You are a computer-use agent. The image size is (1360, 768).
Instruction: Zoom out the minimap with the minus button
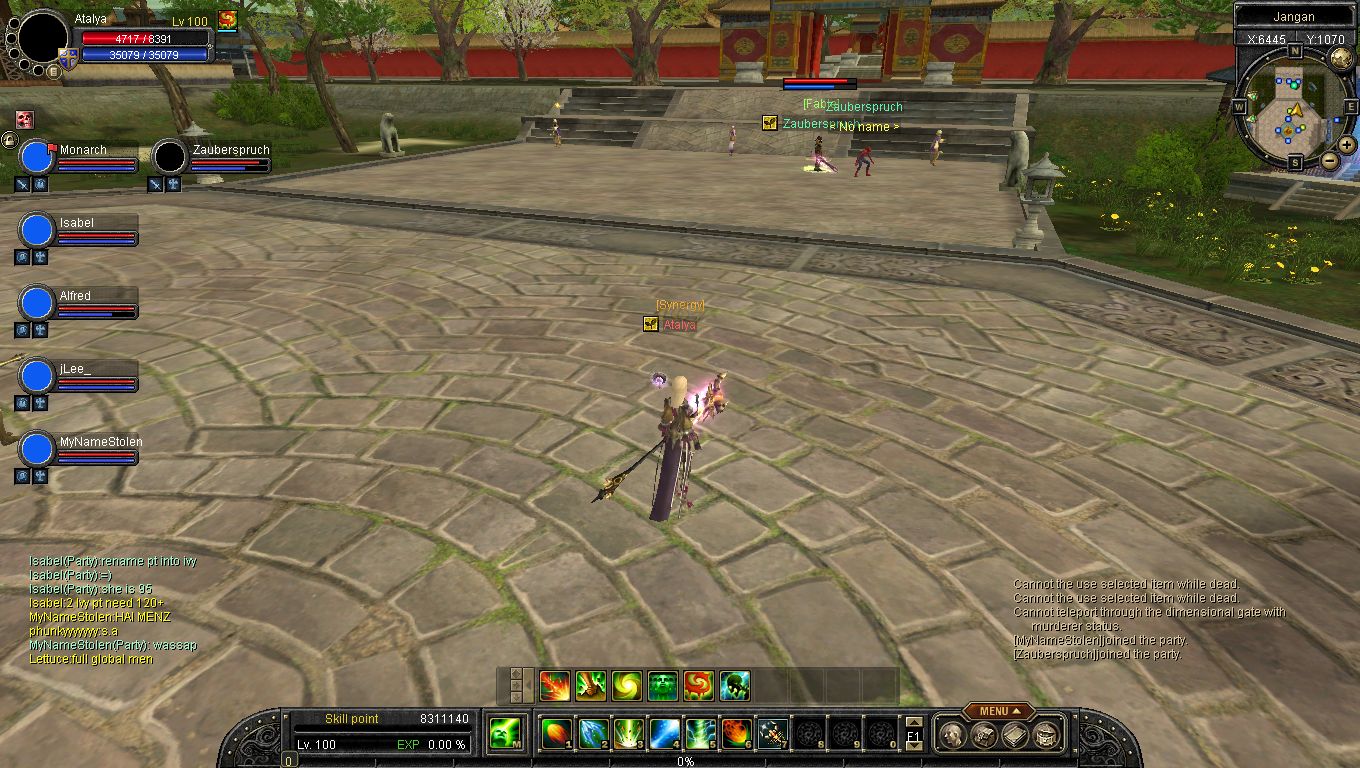1329,160
